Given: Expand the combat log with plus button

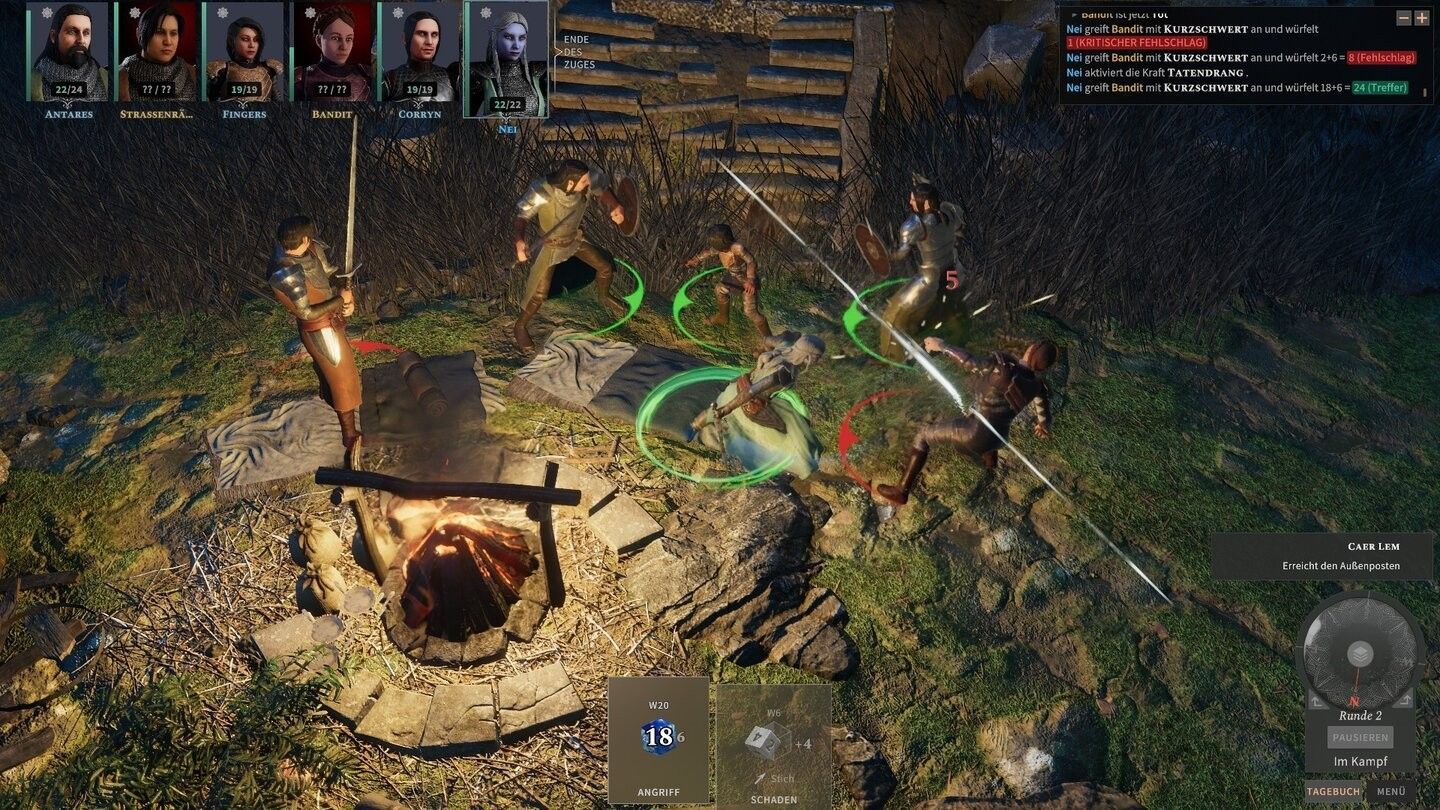Looking at the screenshot, I should tap(1422, 18).
